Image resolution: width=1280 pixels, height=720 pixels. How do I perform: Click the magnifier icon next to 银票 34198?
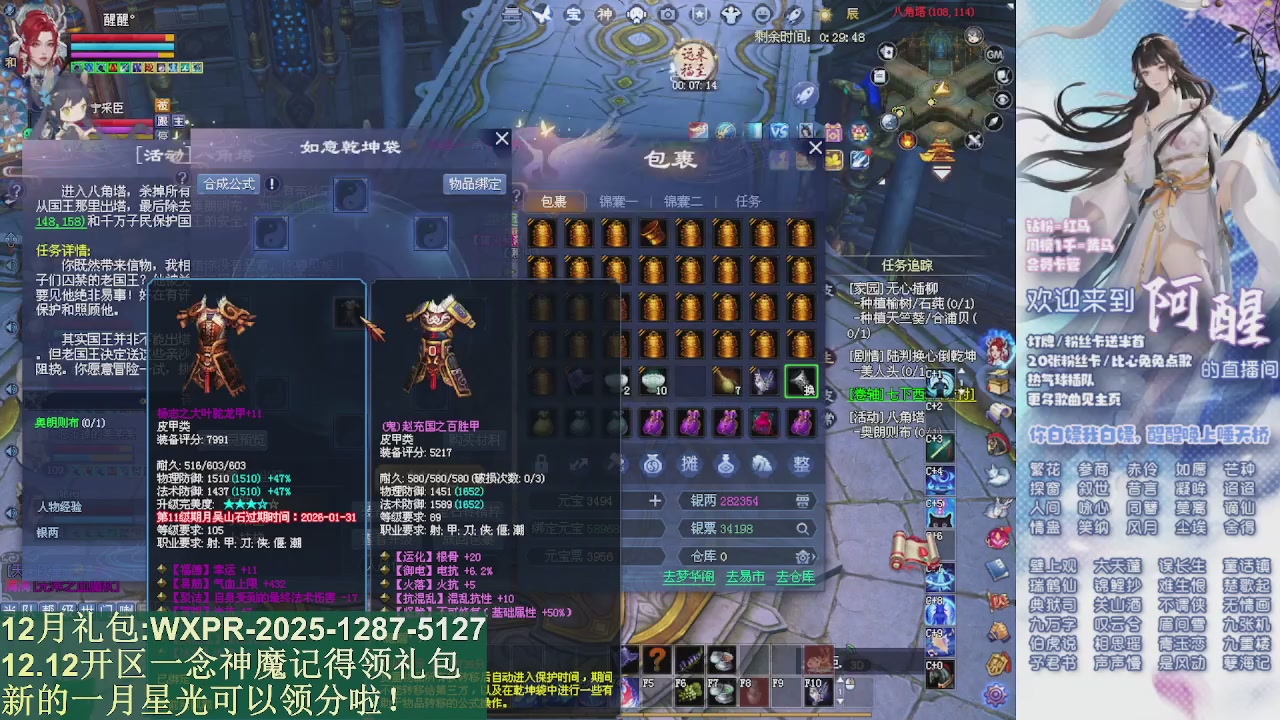coord(803,528)
